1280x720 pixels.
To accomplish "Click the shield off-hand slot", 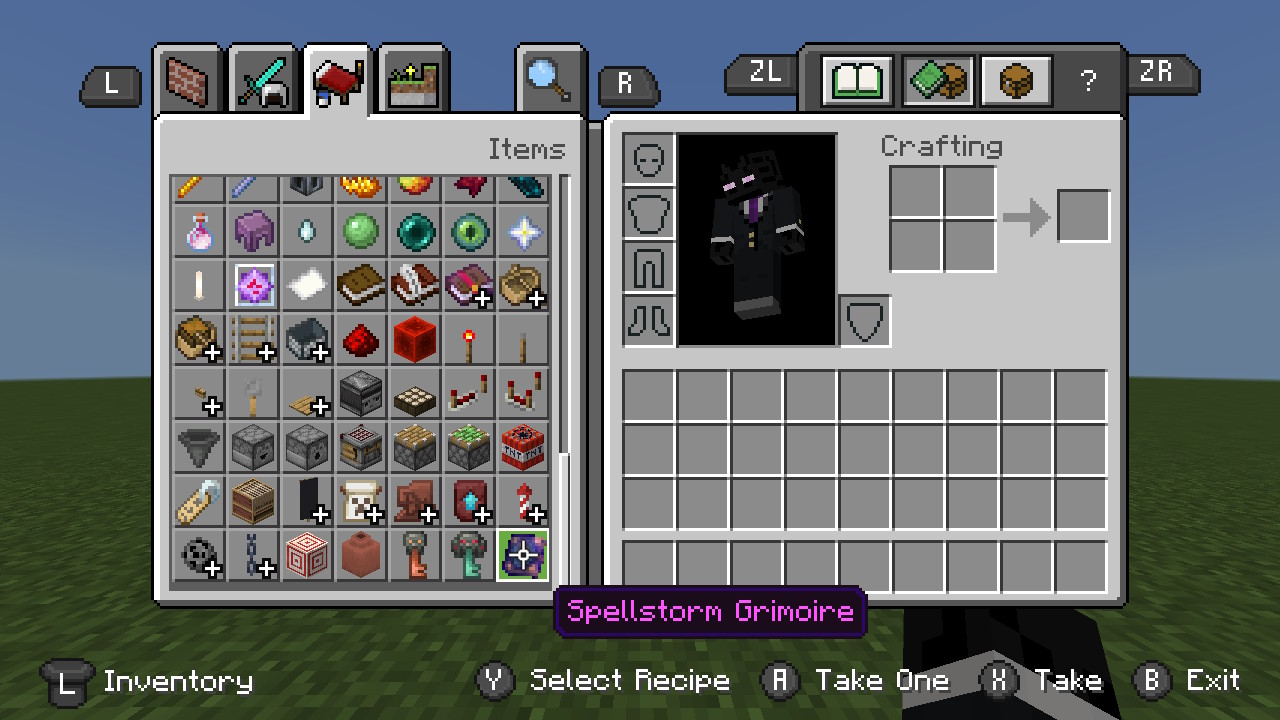I will tap(865, 321).
